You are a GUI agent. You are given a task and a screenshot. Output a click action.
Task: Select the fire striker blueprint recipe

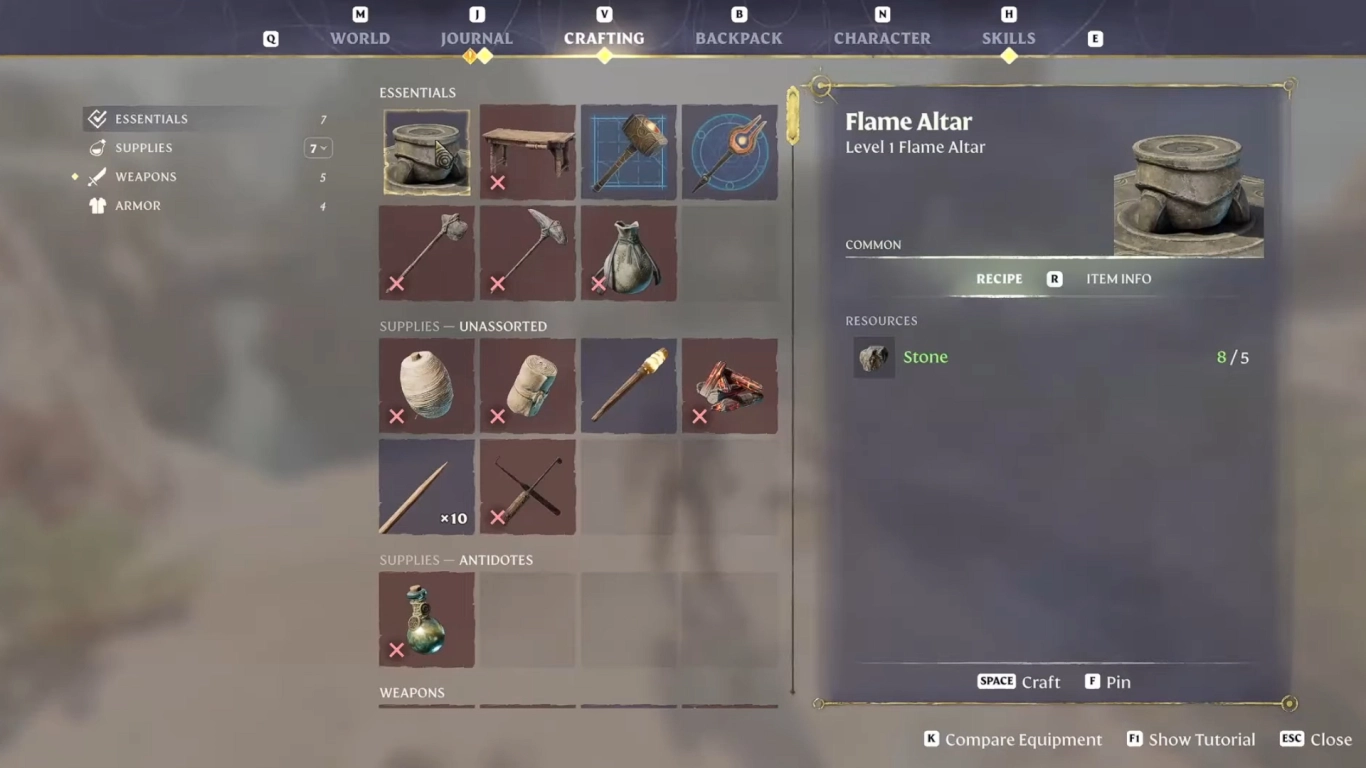(x=730, y=151)
